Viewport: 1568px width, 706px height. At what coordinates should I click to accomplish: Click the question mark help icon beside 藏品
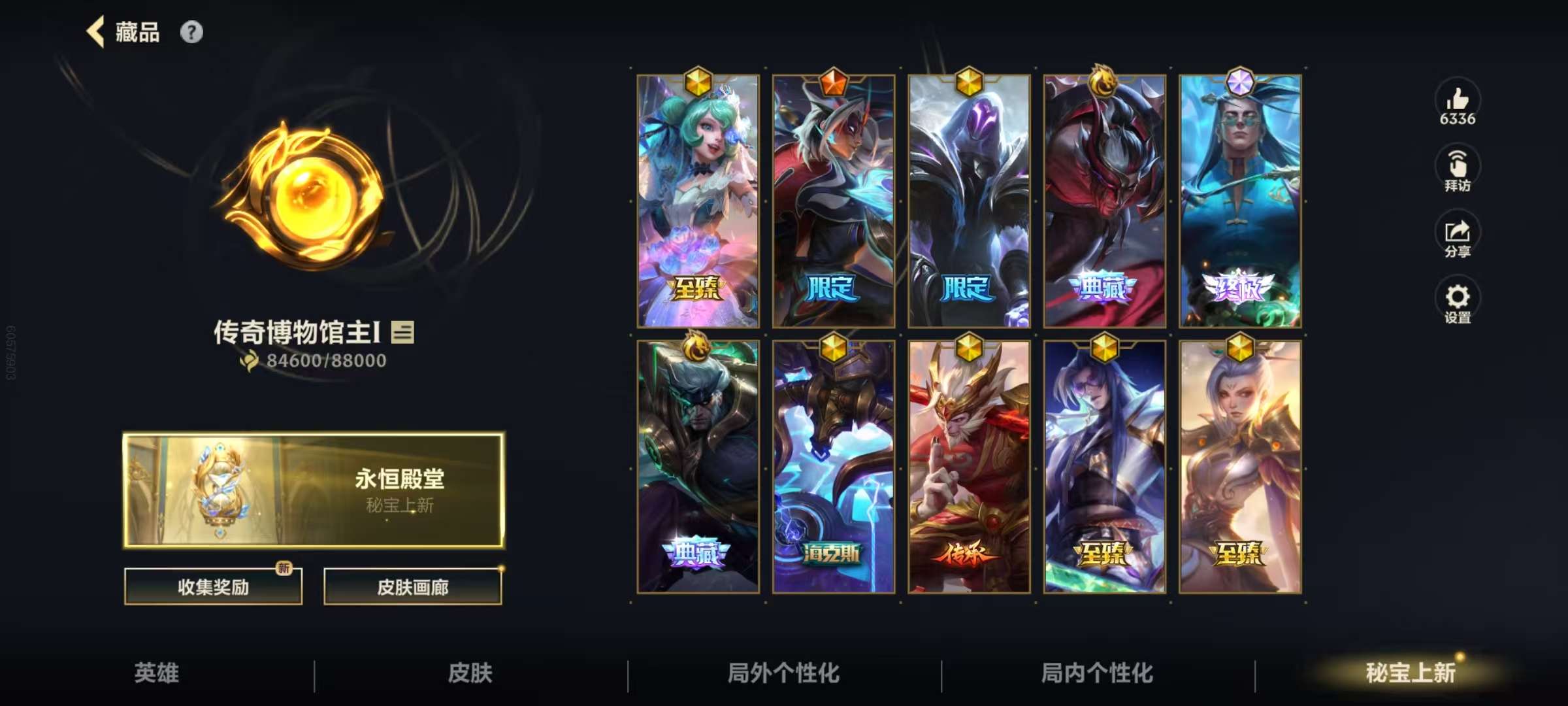click(x=190, y=31)
